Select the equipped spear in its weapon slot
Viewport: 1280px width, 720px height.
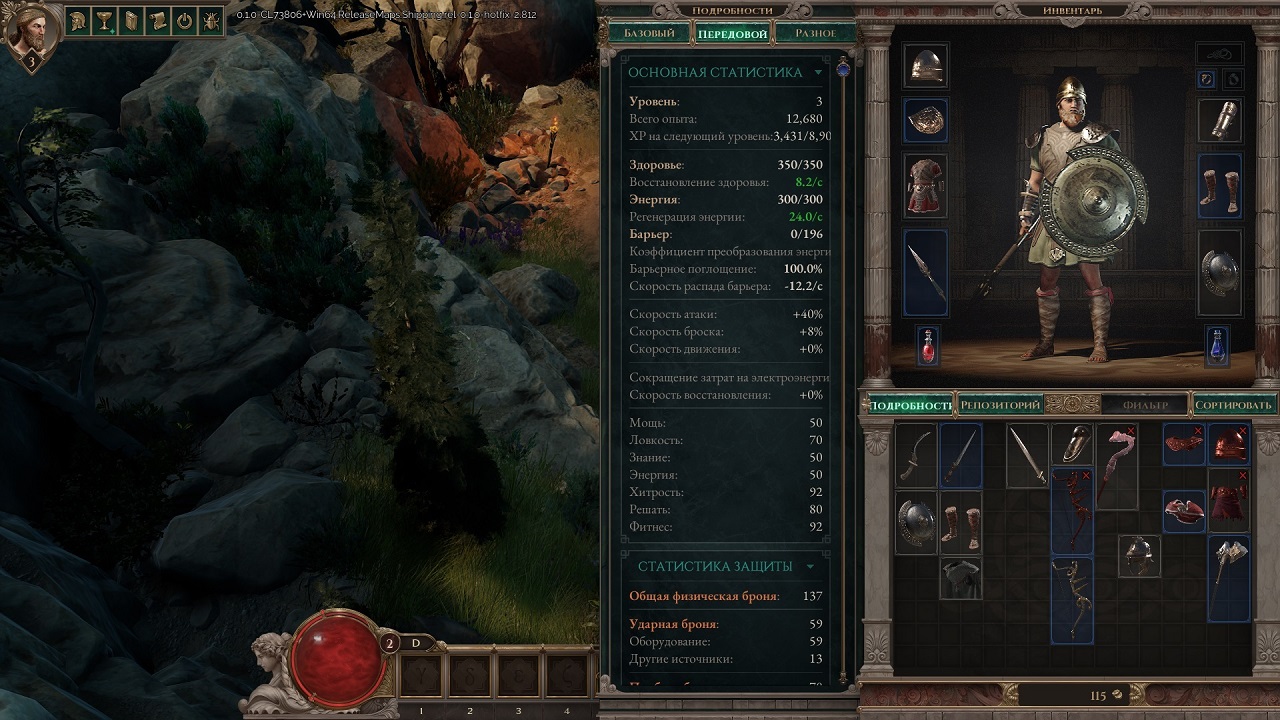925,273
